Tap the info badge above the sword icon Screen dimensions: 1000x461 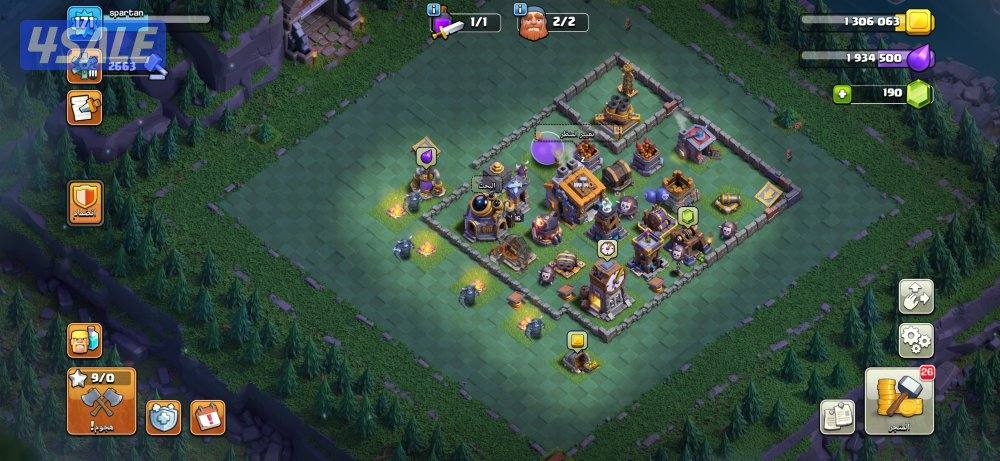click(434, 9)
